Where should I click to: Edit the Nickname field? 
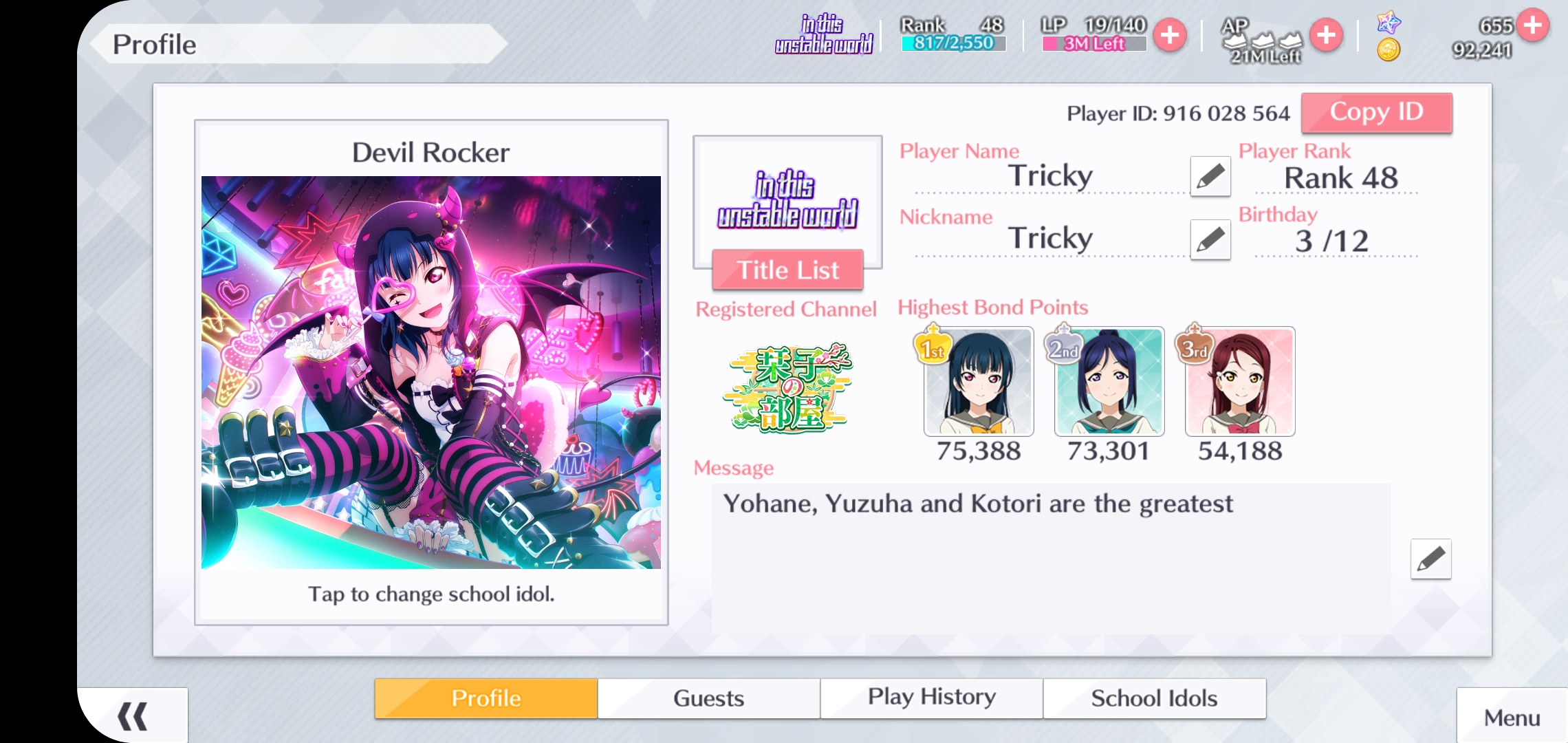point(1210,239)
